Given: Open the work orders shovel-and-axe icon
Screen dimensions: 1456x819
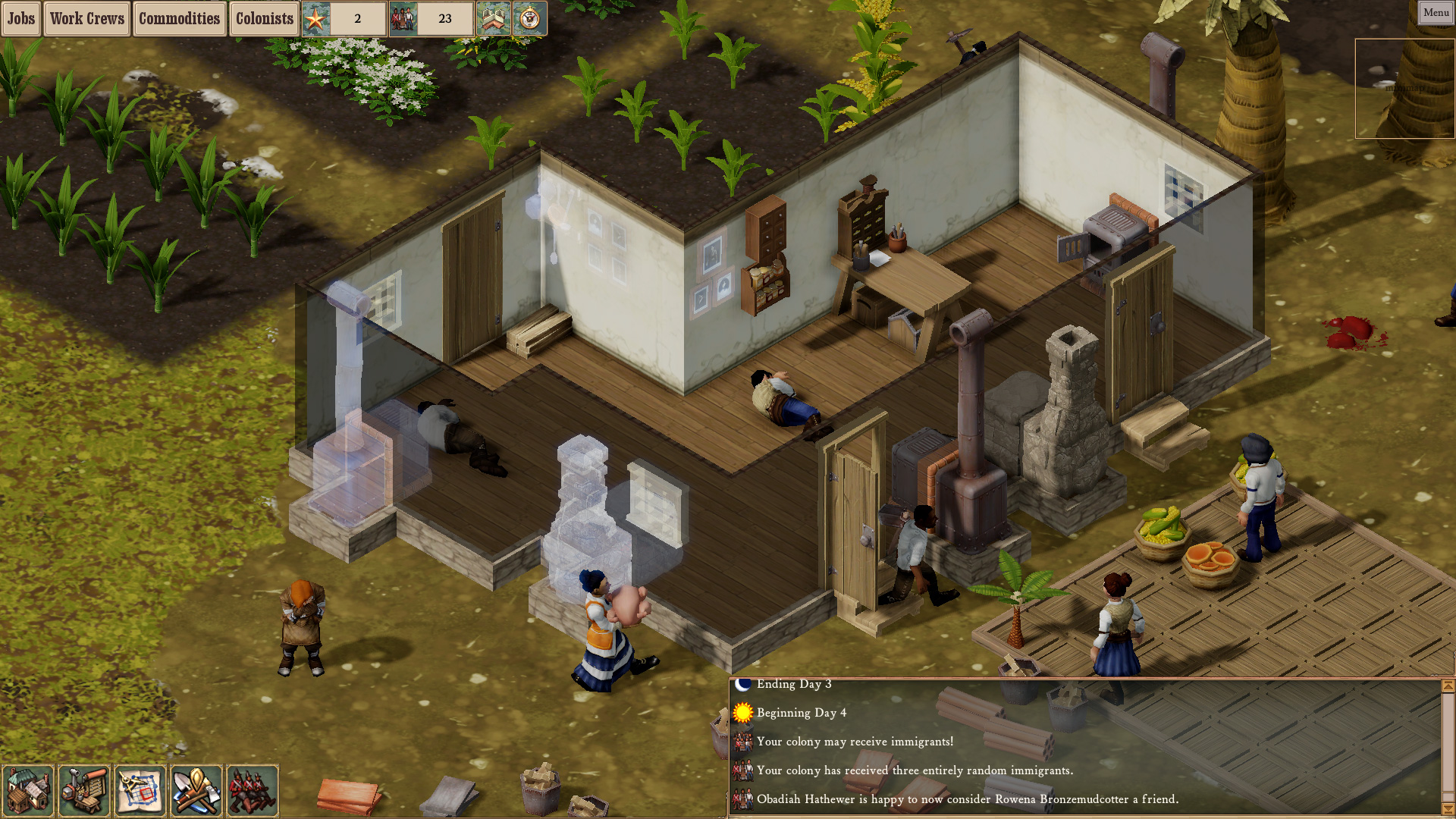Looking at the screenshot, I should [196, 791].
